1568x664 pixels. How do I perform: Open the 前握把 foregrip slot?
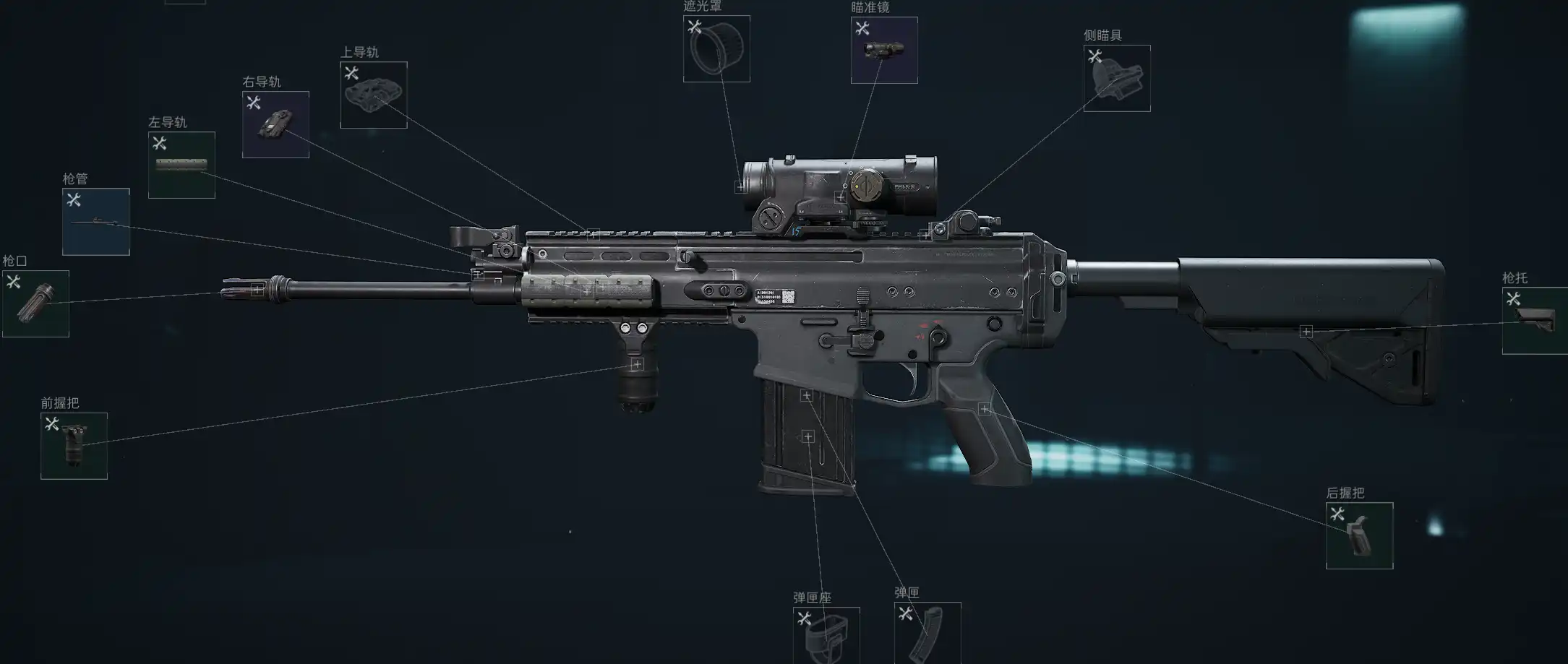[x=74, y=446]
